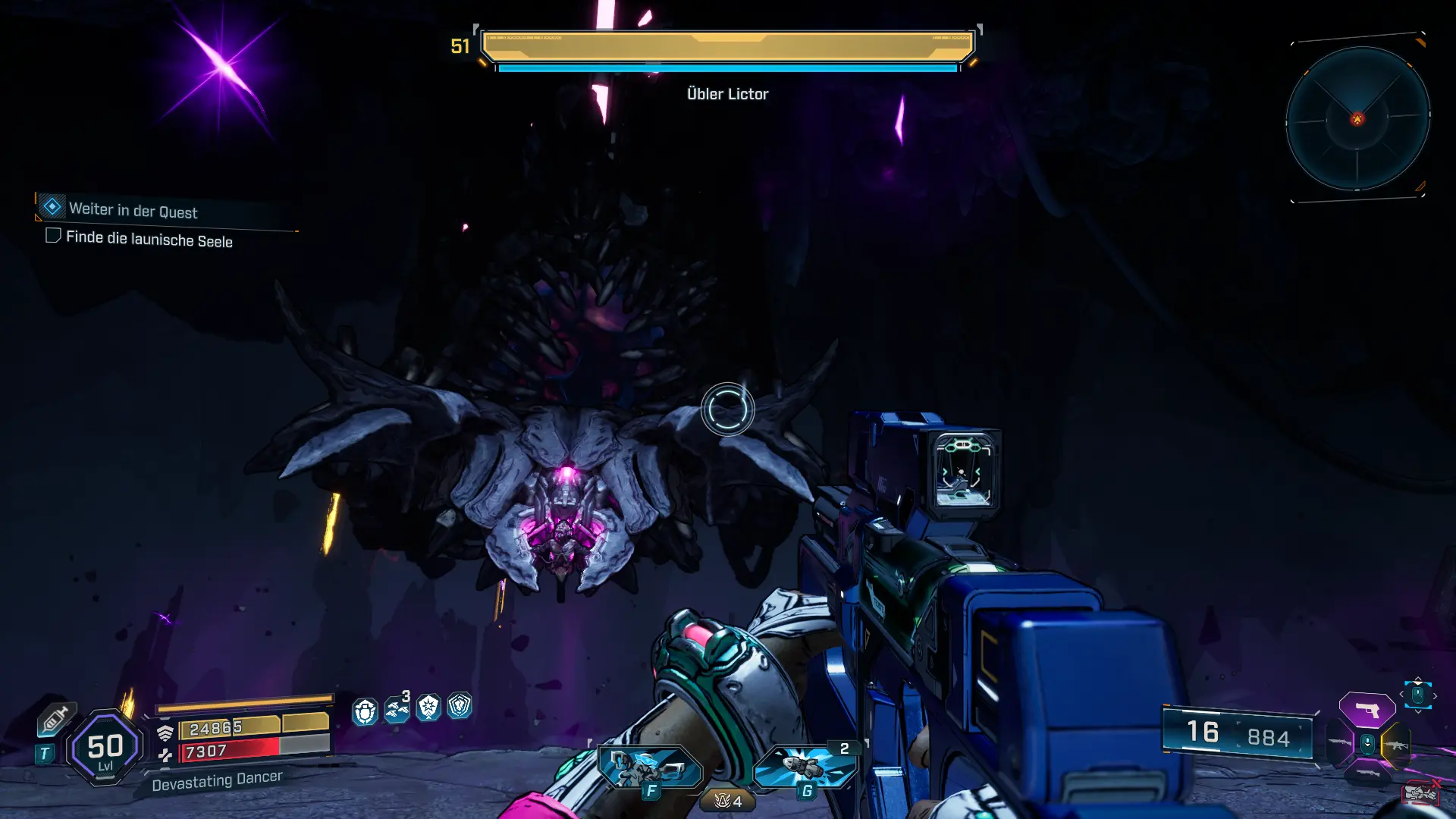Image resolution: width=1456 pixels, height=819 pixels.
Task: Inspect the swirl shield buff icon
Action: 460,706
